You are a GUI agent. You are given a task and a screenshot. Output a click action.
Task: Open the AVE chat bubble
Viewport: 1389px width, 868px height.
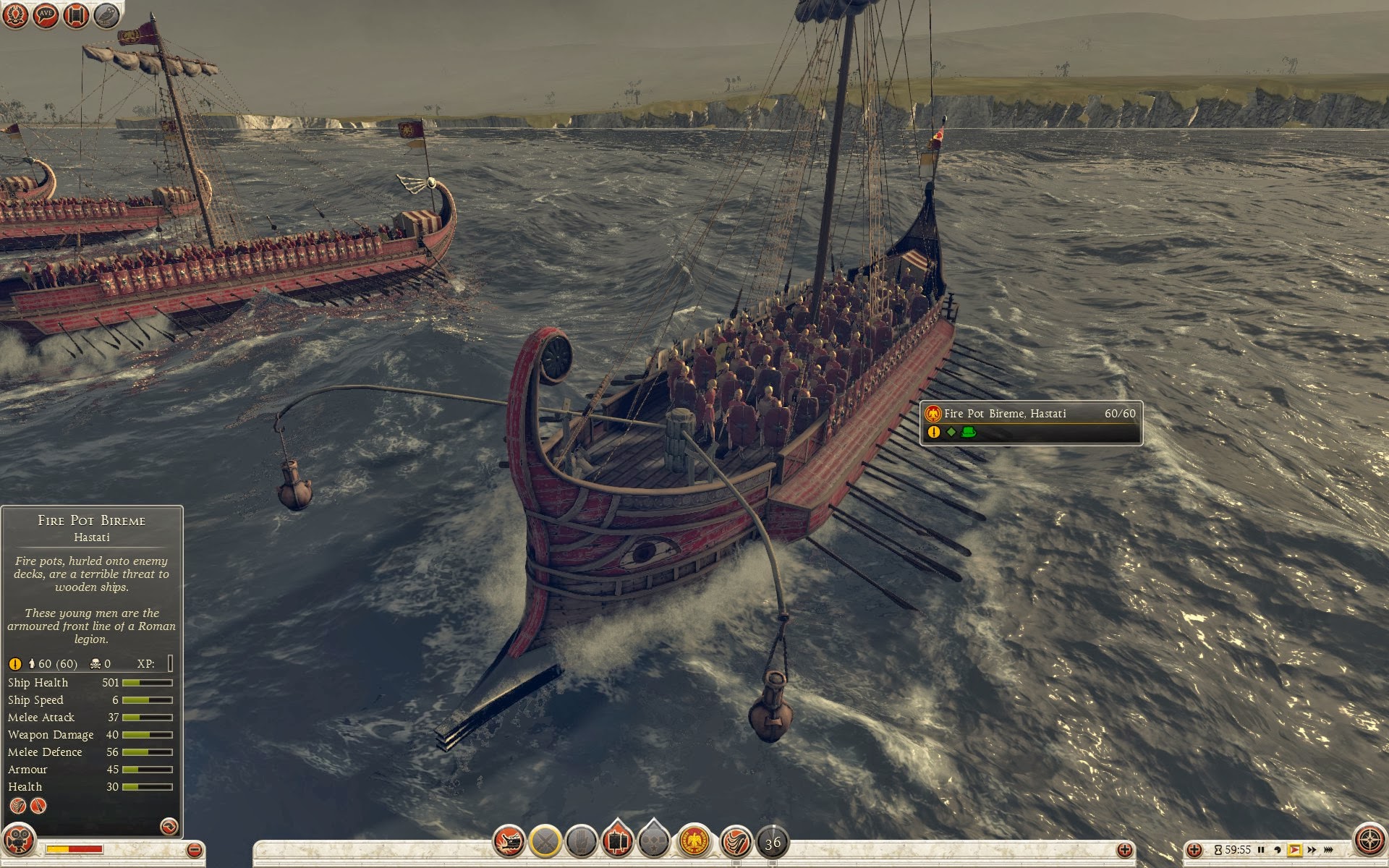point(46,15)
